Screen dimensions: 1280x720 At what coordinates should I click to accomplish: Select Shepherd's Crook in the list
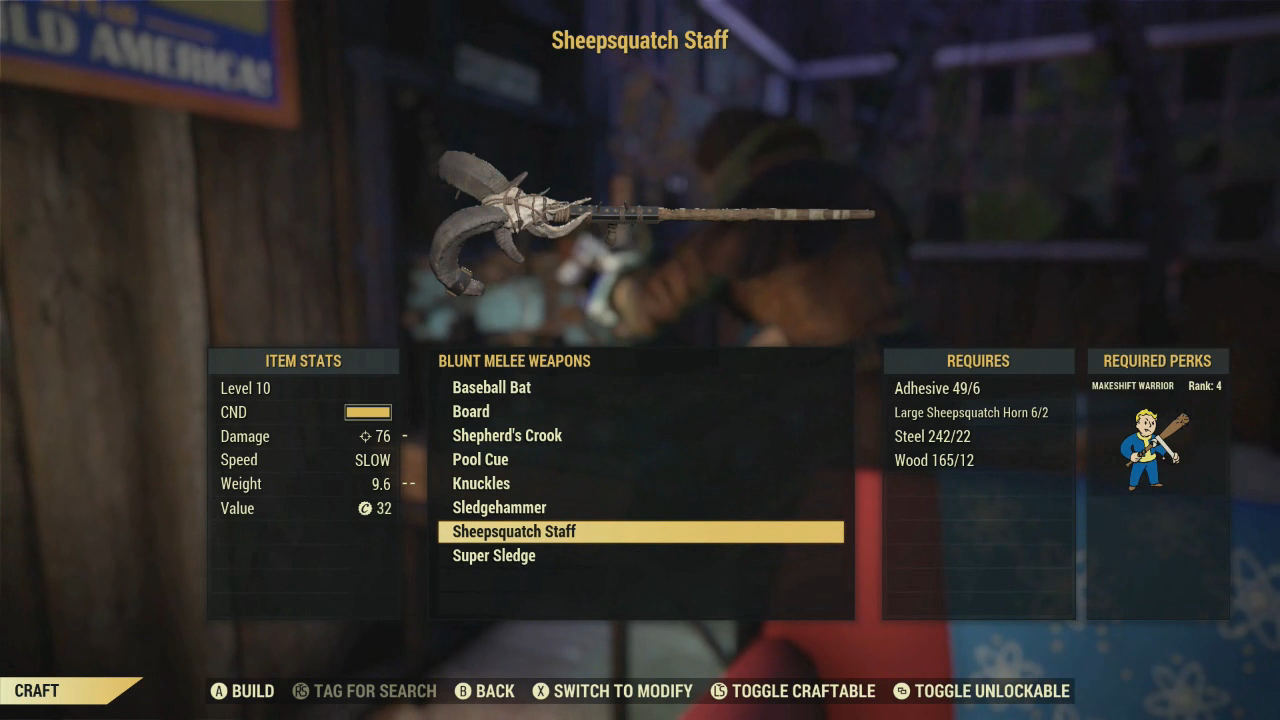[x=507, y=436]
